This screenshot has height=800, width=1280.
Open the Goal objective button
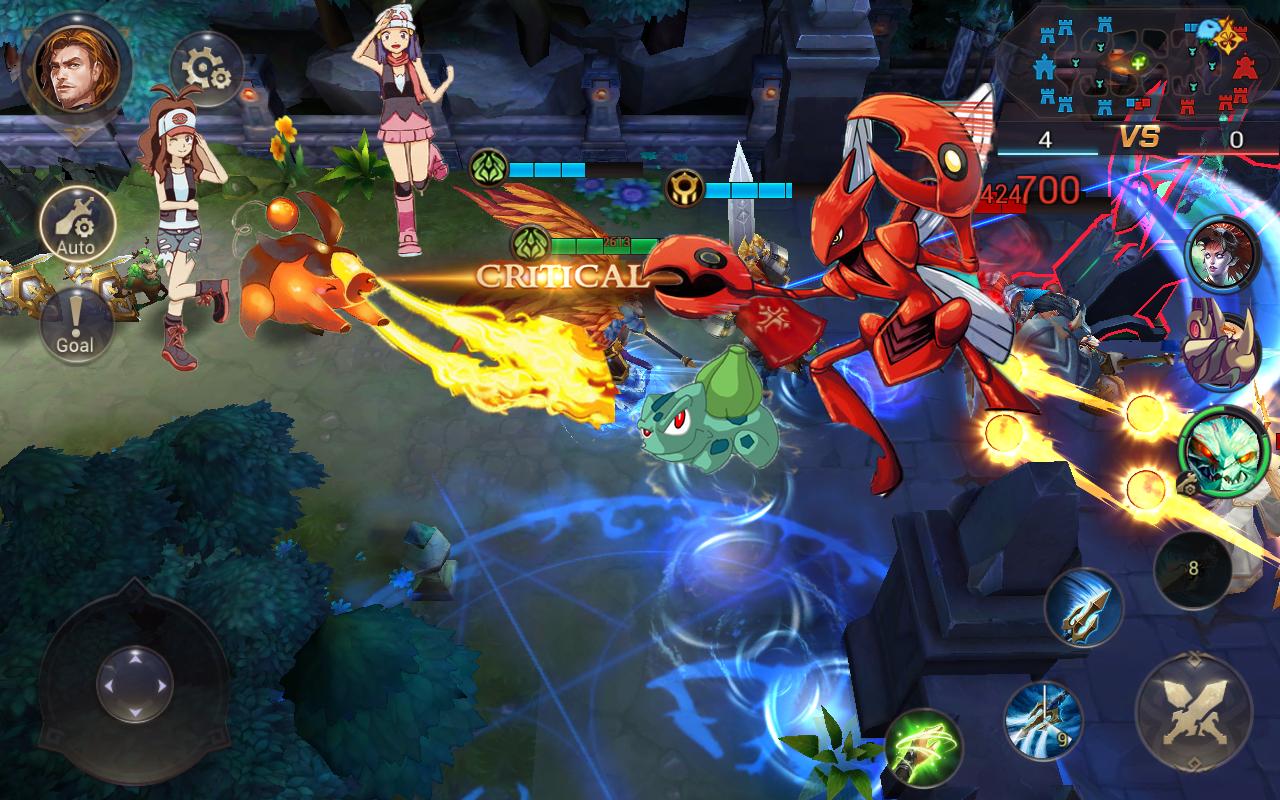pyautogui.click(x=75, y=324)
